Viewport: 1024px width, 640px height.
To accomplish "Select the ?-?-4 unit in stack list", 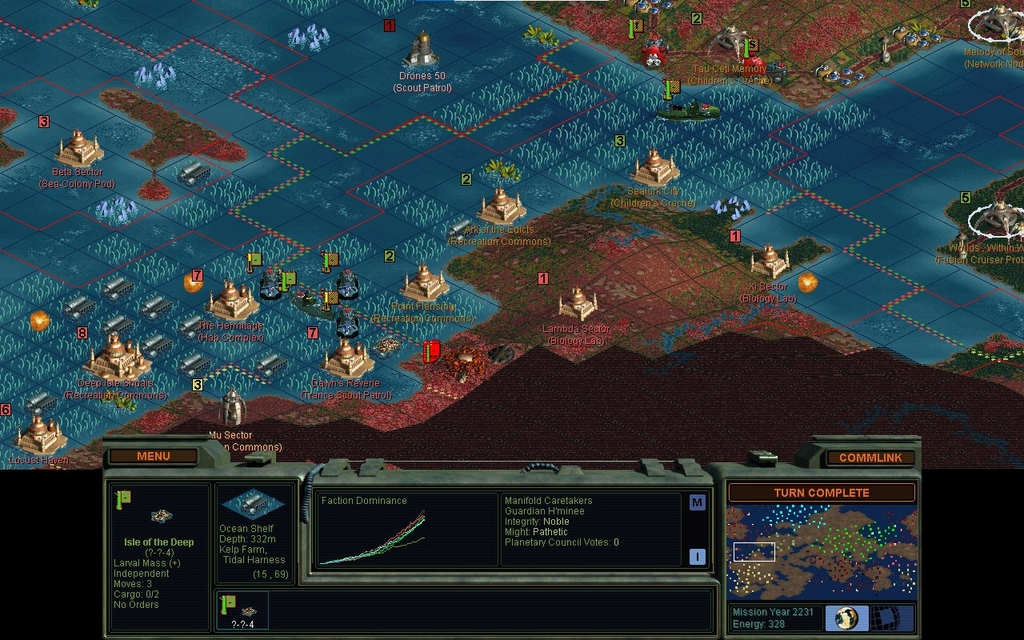I will coord(241,610).
